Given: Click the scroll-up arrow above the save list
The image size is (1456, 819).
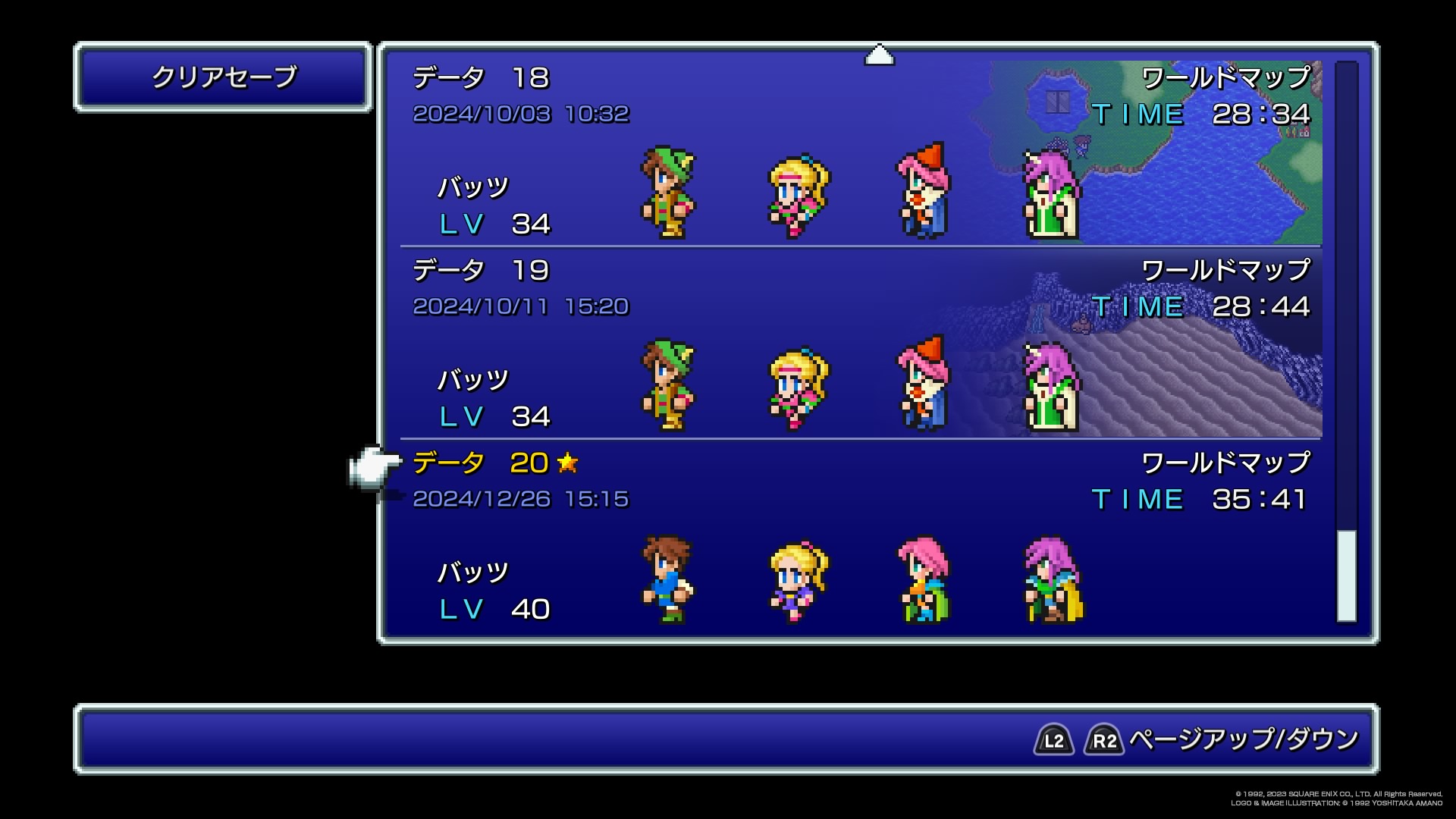Looking at the screenshot, I should coord(879,55).
